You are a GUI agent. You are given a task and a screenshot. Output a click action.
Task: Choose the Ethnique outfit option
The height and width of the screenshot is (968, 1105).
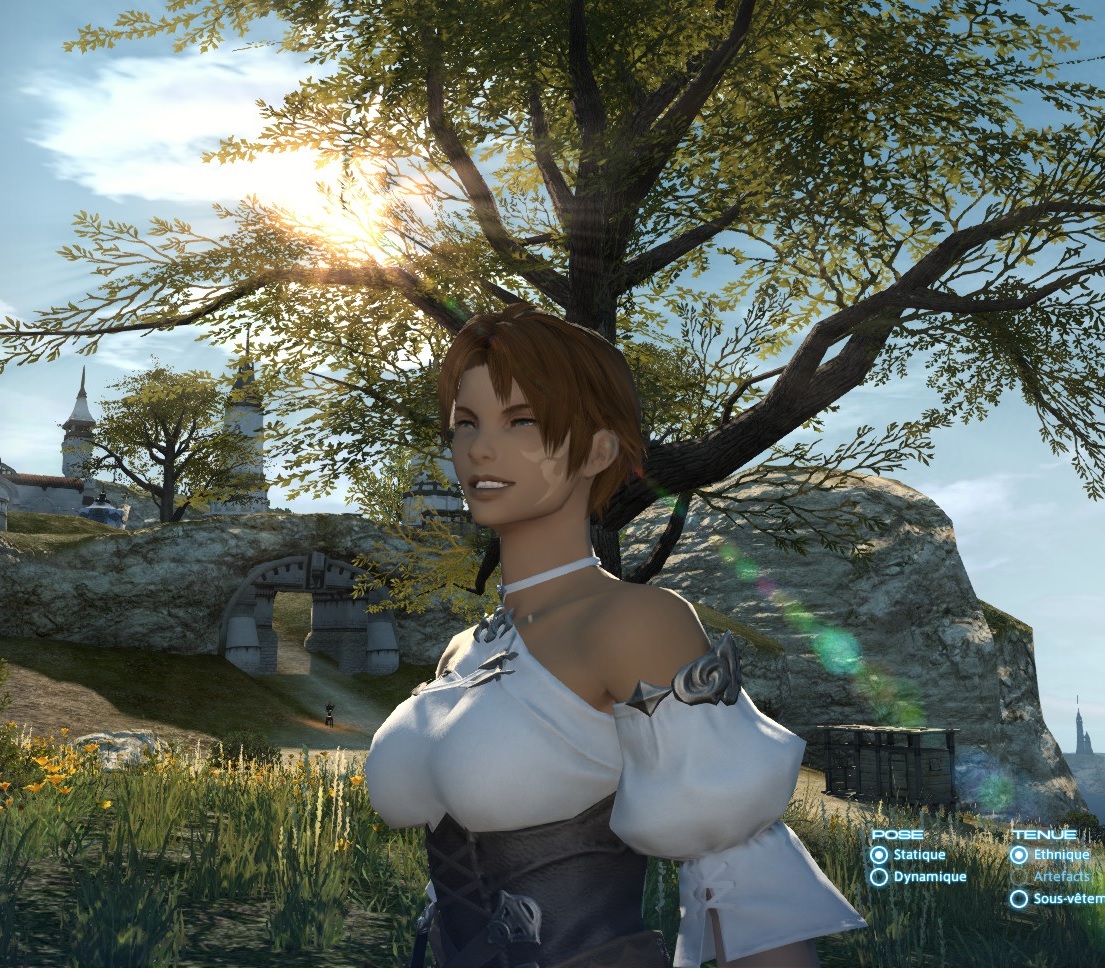click(1019, 855)
